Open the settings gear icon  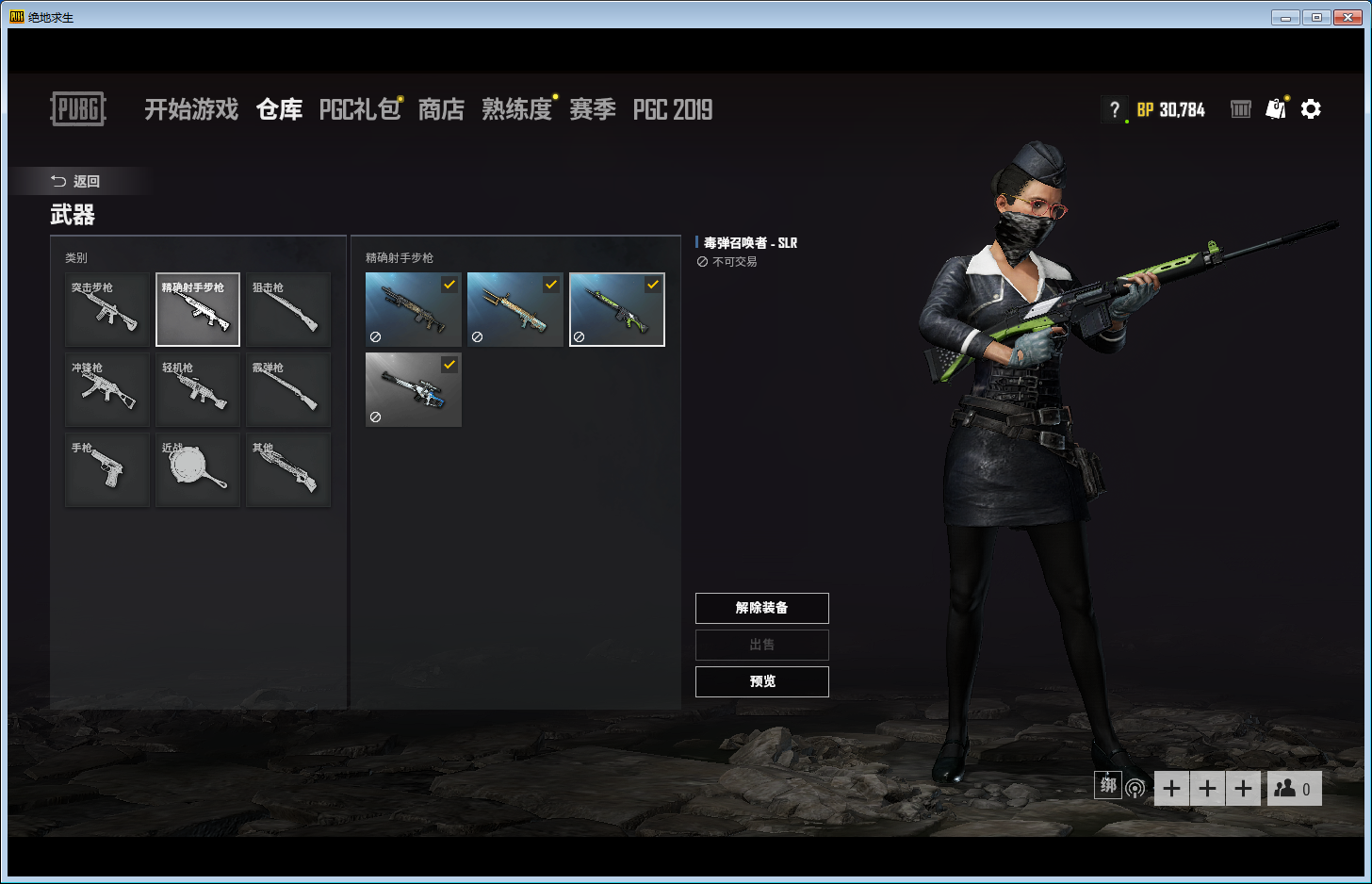[x=1311, y=109]
